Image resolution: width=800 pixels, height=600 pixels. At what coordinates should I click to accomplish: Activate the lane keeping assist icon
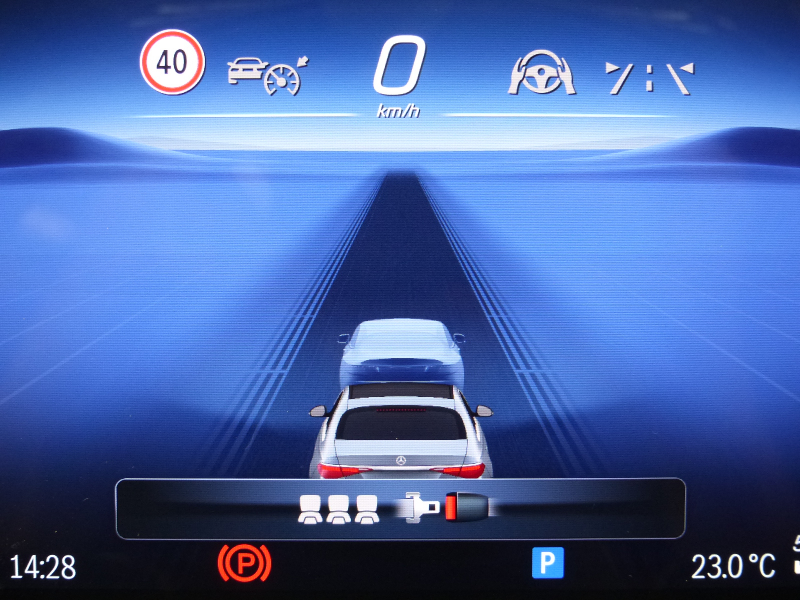[649, 77]
